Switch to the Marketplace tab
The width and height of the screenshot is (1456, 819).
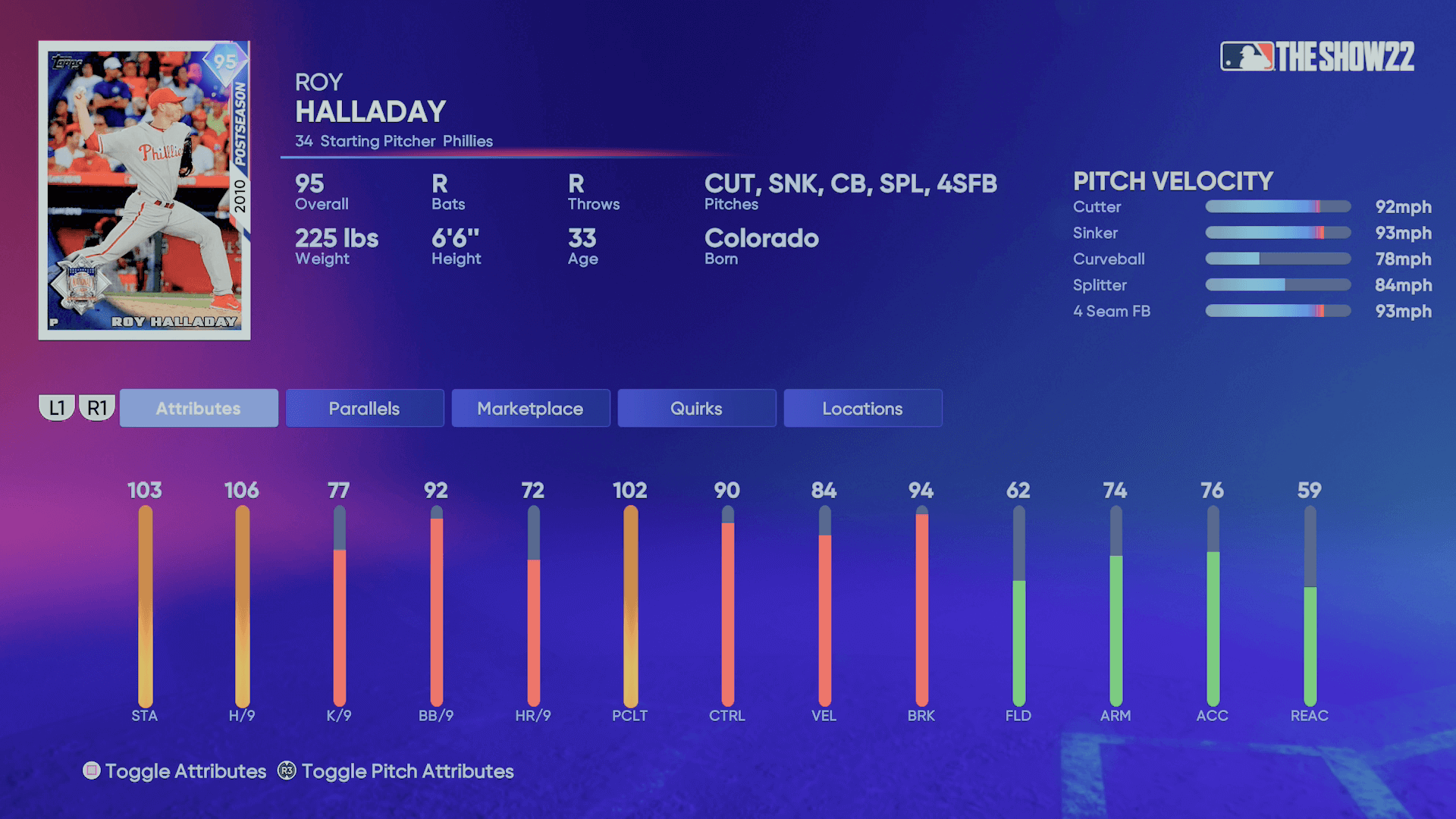pos(530,408)
